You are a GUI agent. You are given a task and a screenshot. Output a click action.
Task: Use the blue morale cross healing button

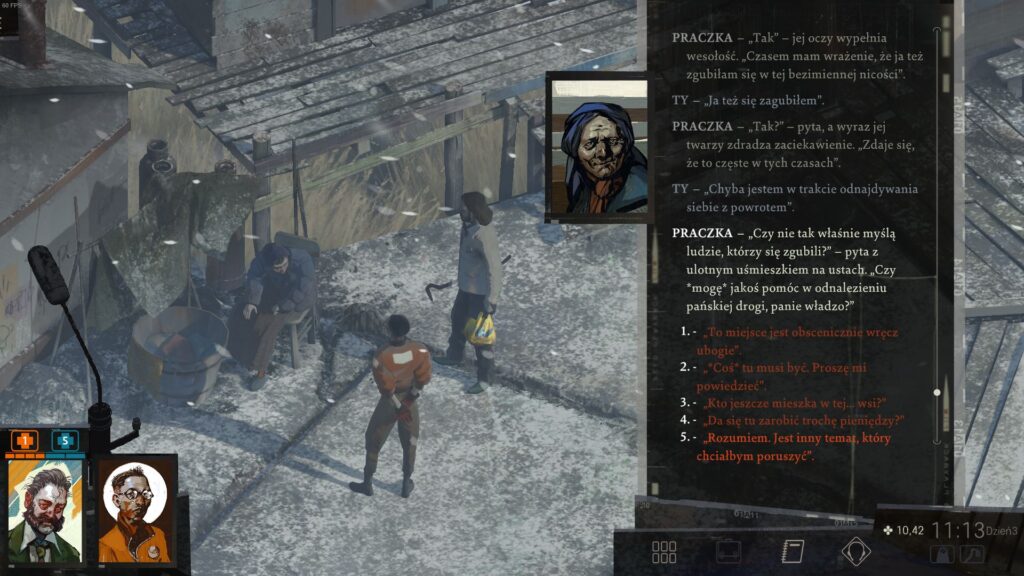point(65,441)
